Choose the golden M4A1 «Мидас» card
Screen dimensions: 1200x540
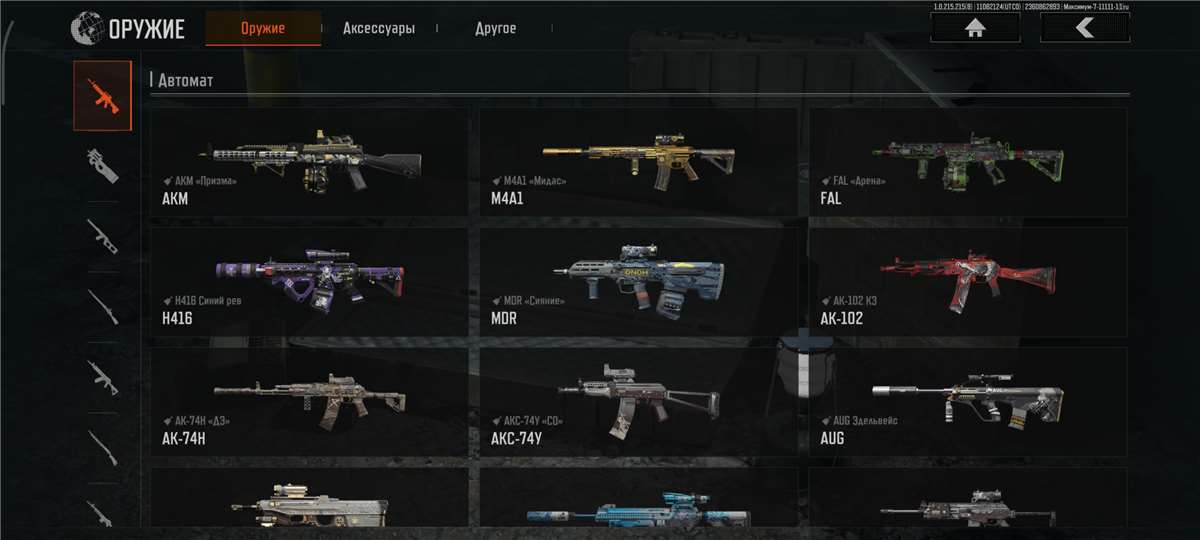pyautogui.click(x=638, y=162)
